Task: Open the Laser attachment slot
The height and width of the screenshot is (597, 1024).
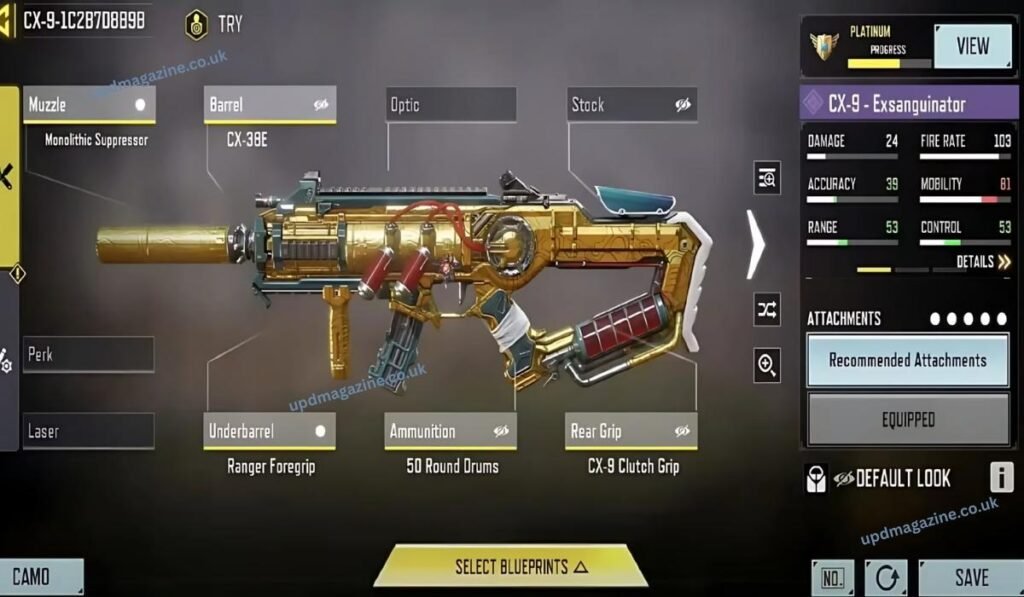Action: click(88, 432)
